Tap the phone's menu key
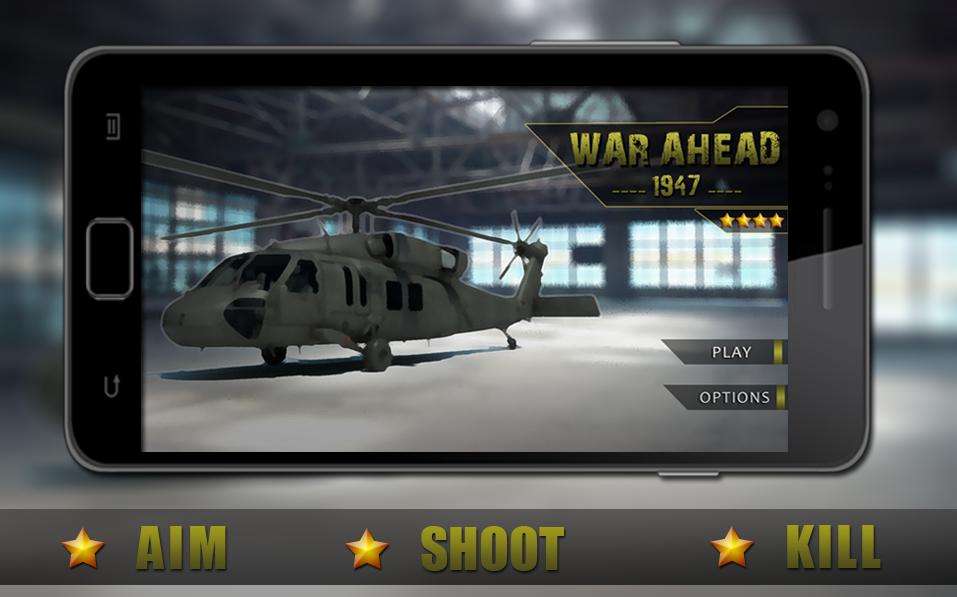The height and width of the screenshot is (597, 957). click(113, 127)
